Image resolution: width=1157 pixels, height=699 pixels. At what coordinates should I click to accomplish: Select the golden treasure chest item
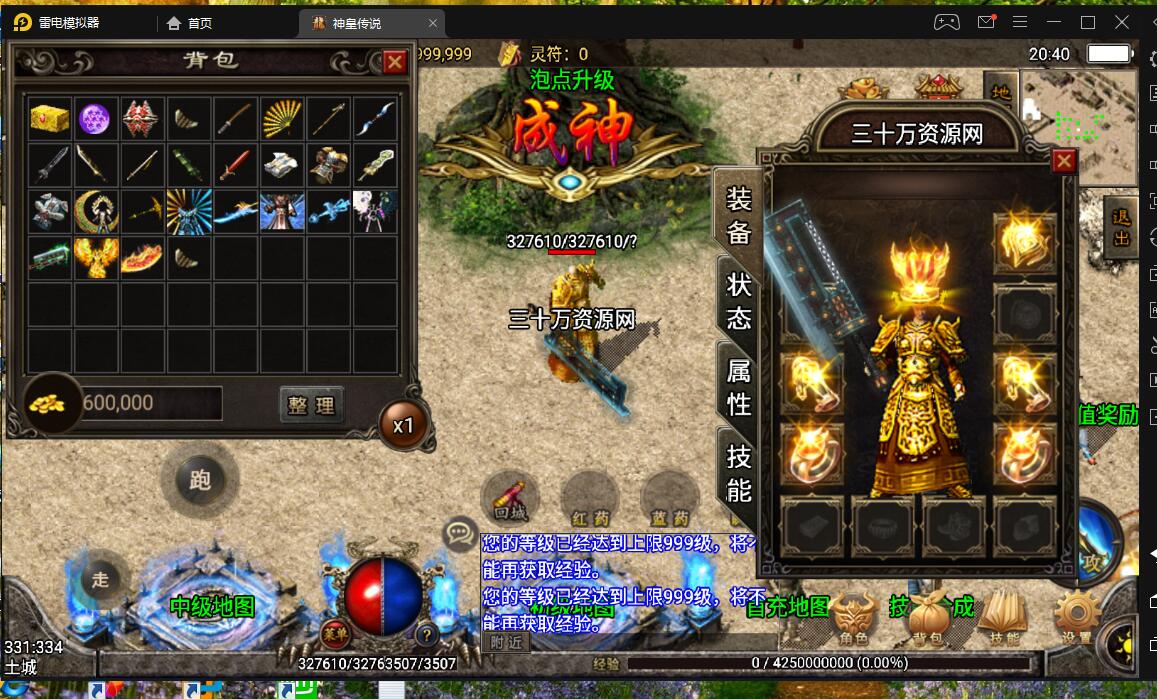click(x=49, y=118)
